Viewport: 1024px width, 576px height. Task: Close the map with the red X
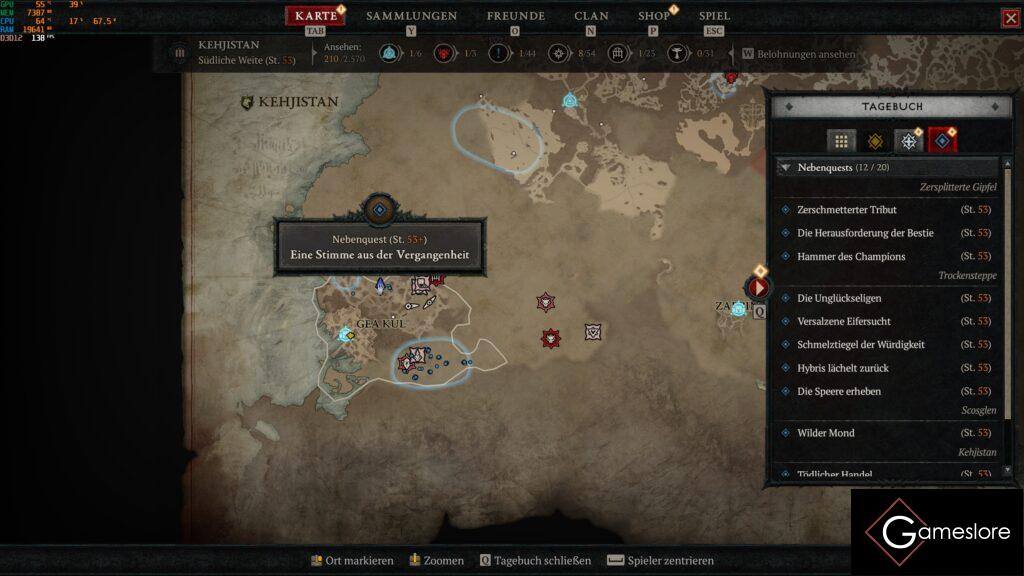coord(1010,18)
